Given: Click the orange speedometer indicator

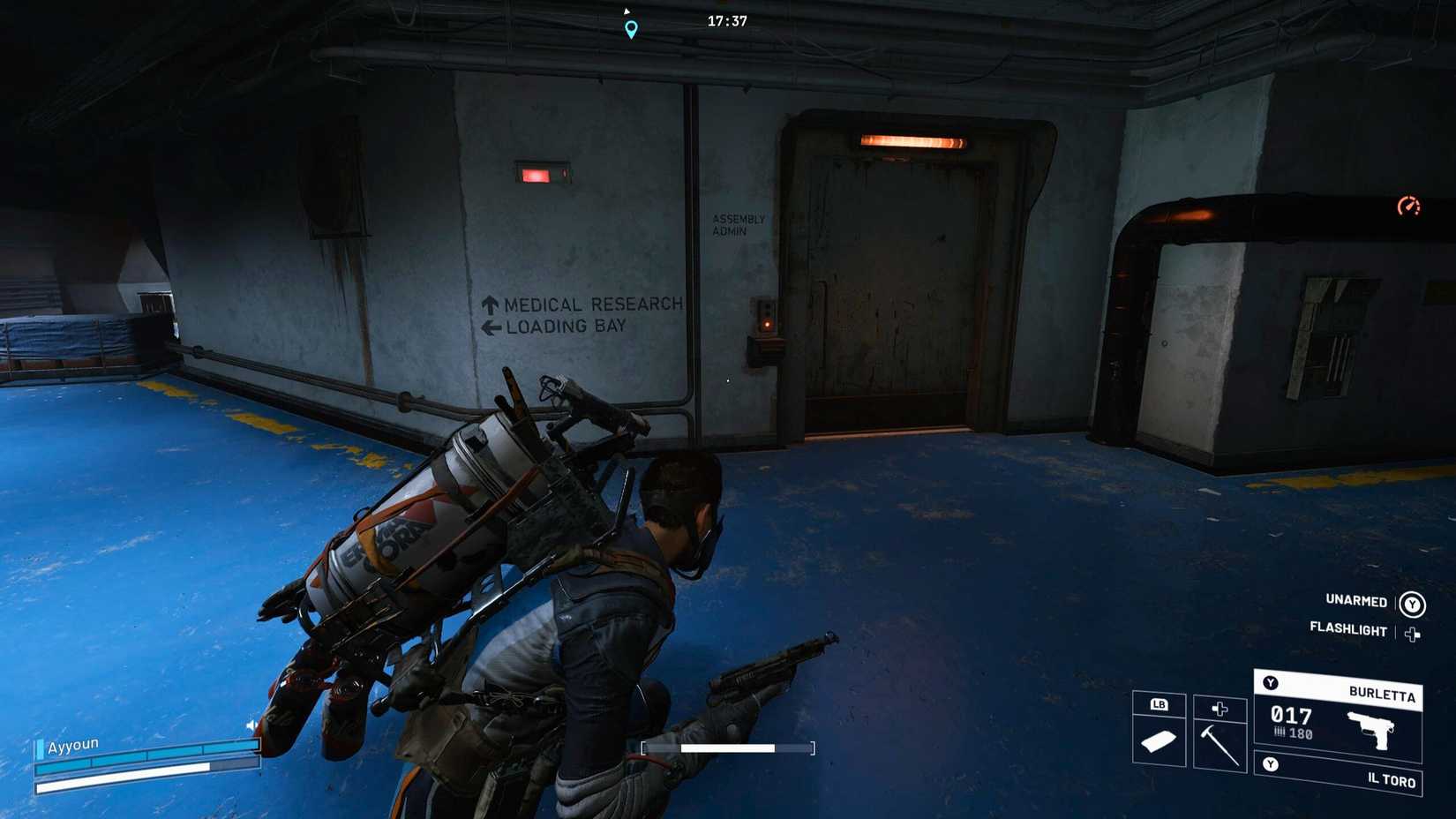Looking at the screenshot, I should pos(1409,204).
